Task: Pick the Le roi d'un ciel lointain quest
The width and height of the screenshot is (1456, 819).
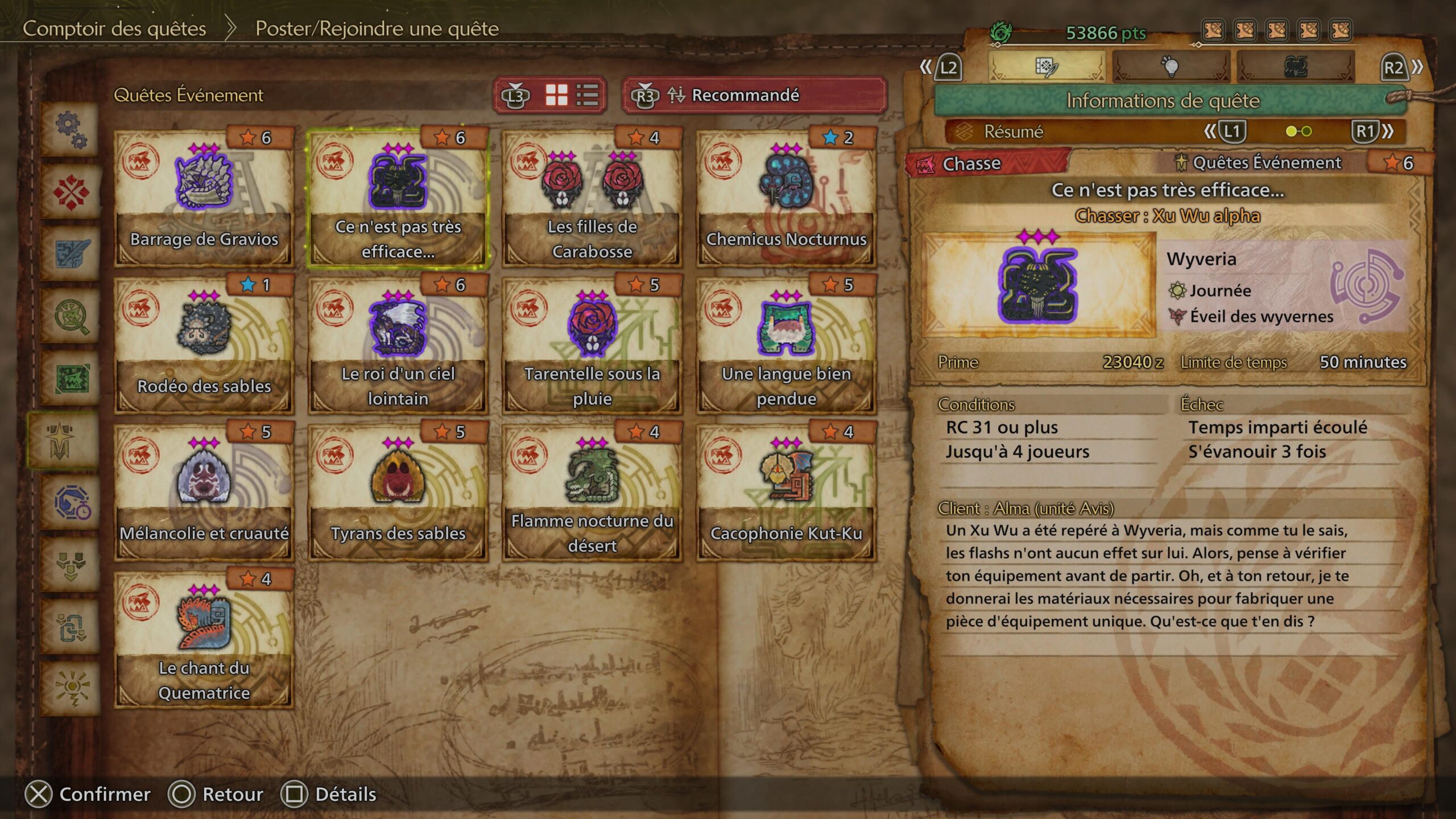Action: coord(398,344)
